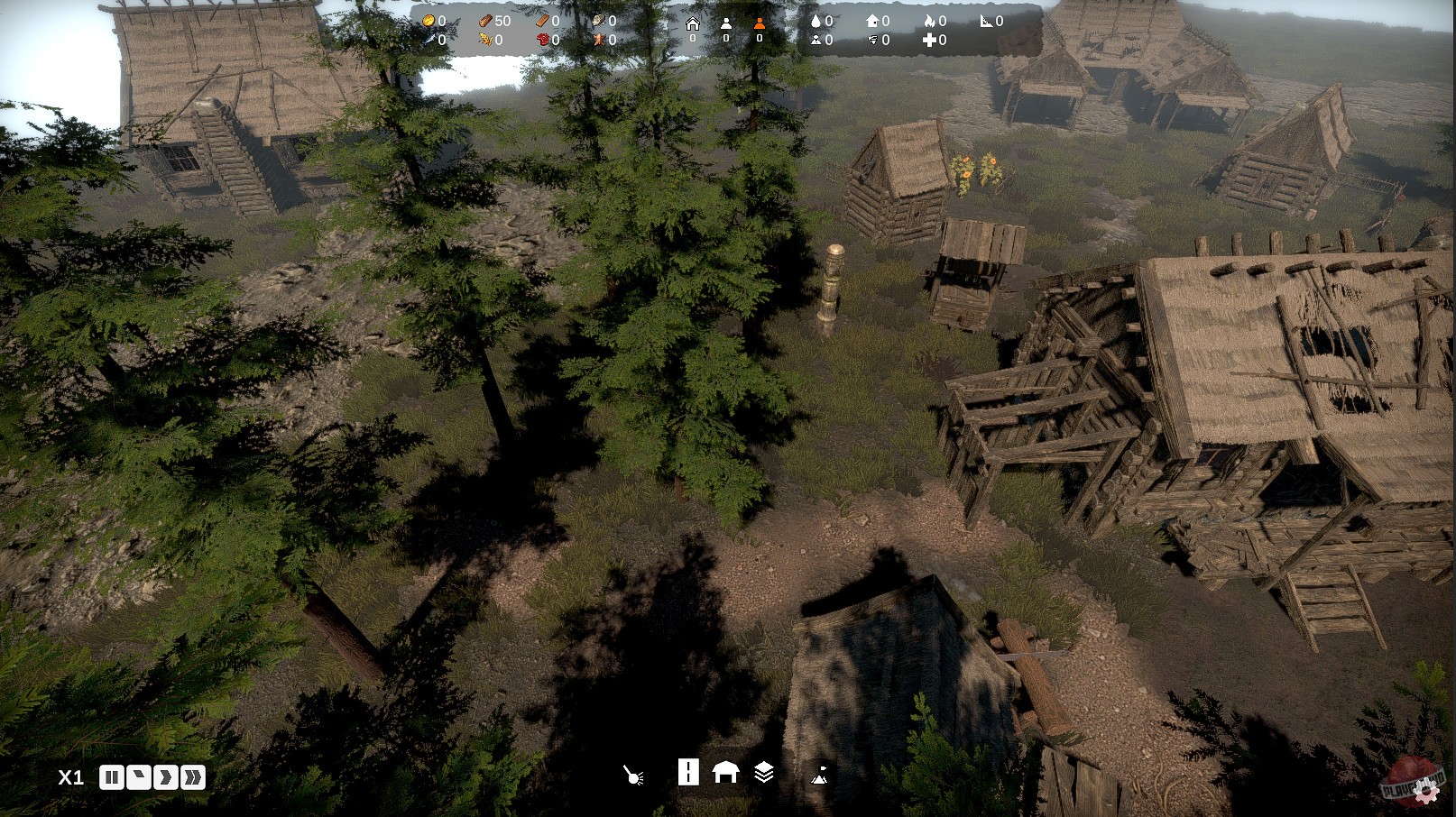Viewport: 1456px width, 817px height.
Task: Set fastest speed with double-arrow button
Action: [193, 776]
